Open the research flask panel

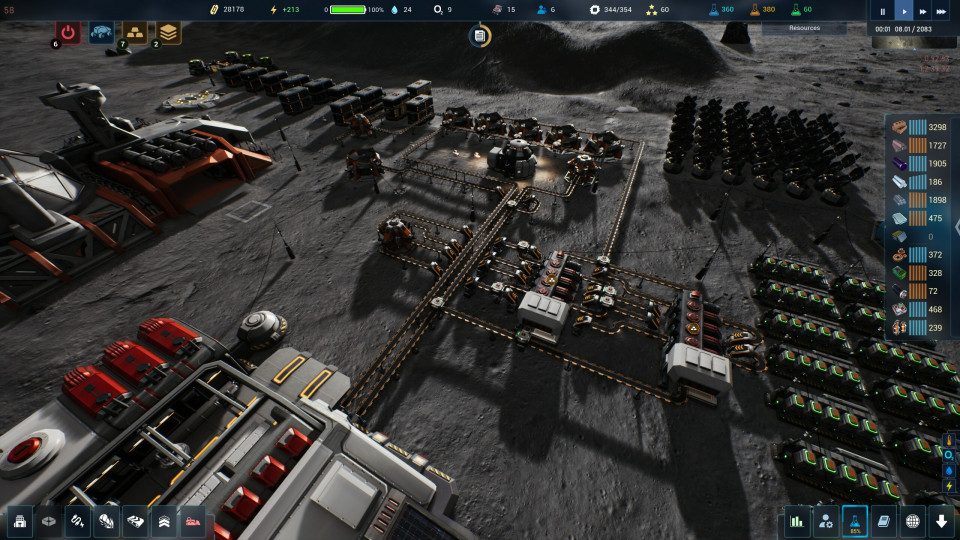[x=855, y=521]
